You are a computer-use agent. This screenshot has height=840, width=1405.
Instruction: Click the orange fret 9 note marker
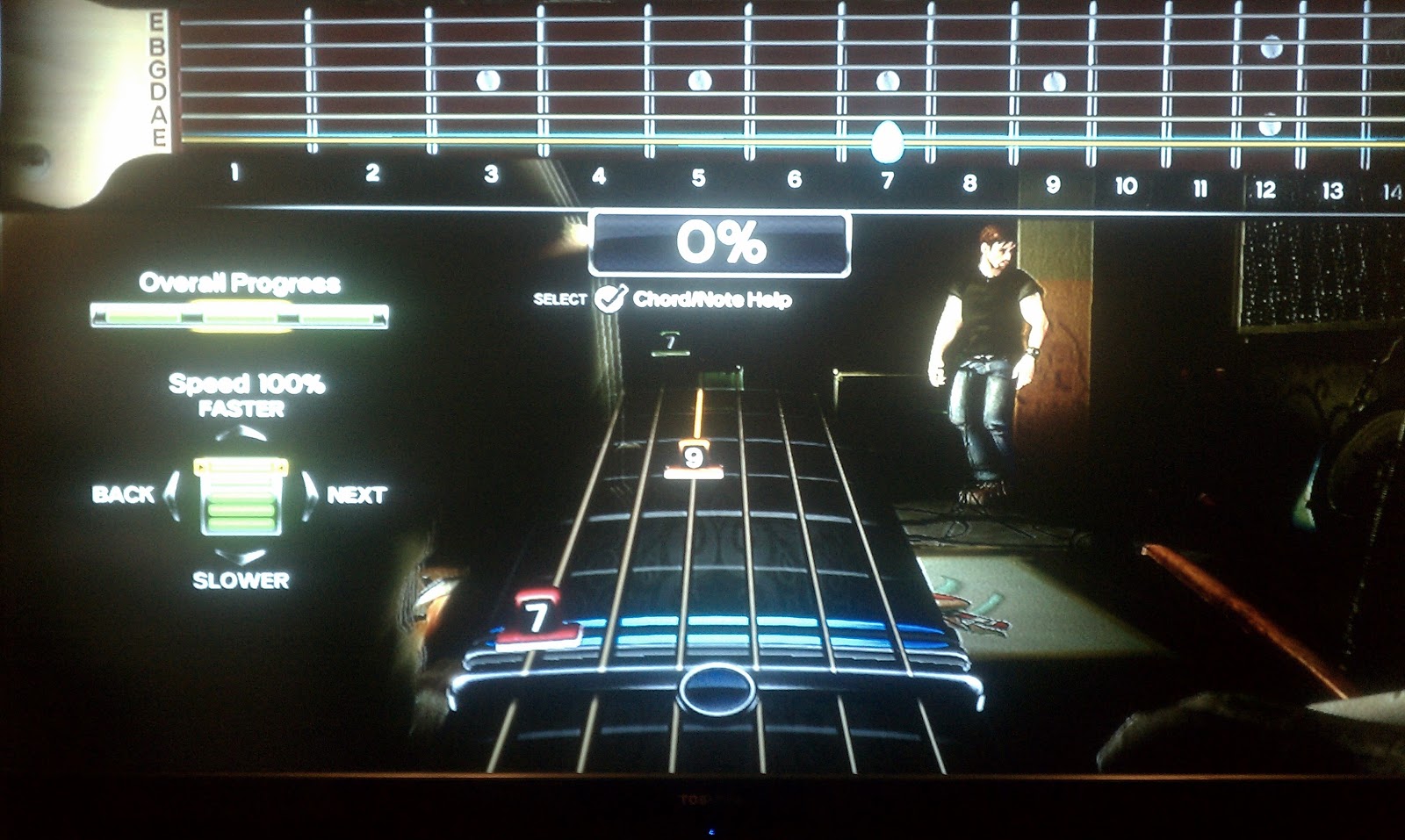pos(695,456)
